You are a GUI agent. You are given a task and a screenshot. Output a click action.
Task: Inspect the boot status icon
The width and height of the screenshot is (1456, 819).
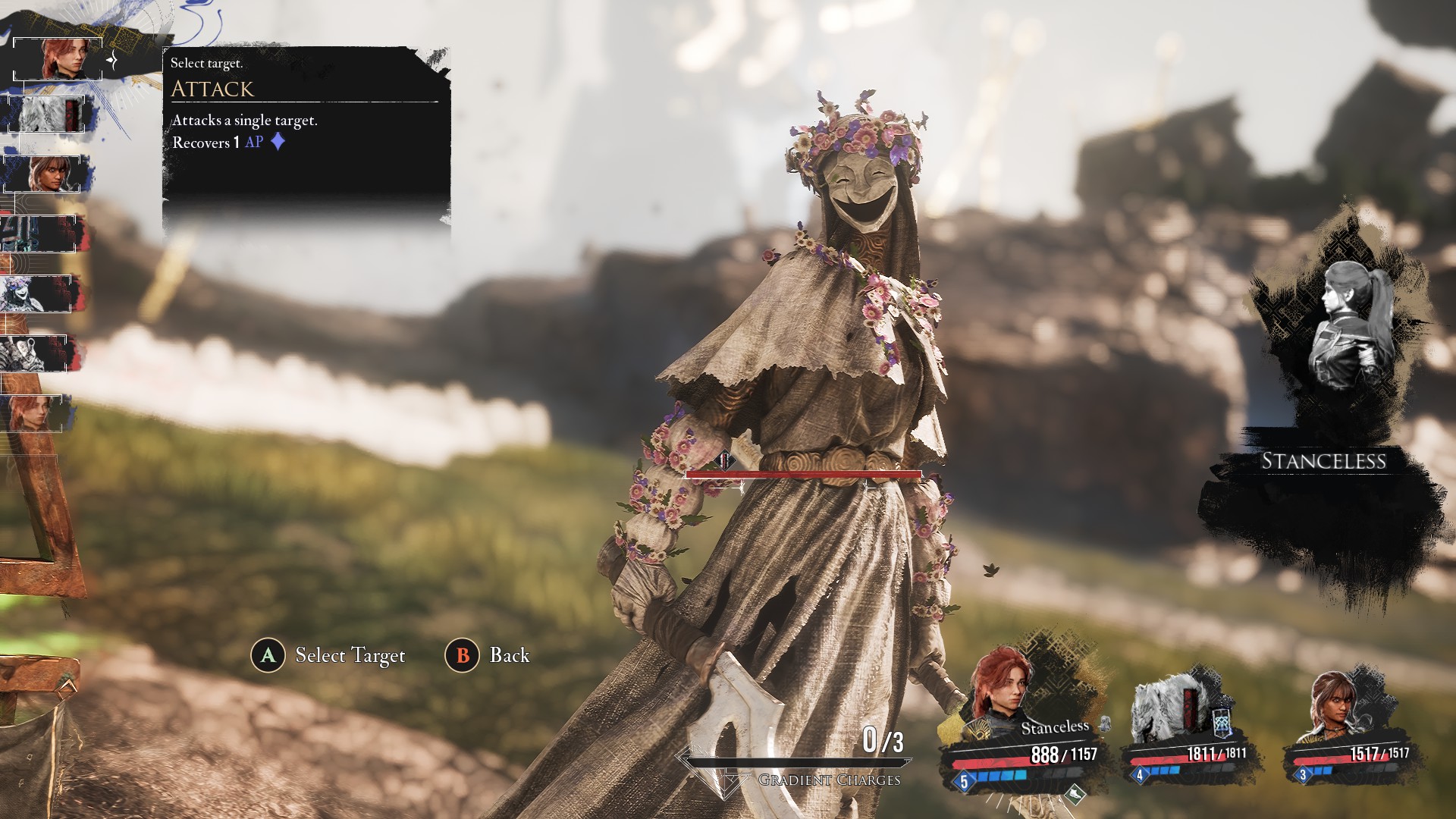(x=1075, y=794)
